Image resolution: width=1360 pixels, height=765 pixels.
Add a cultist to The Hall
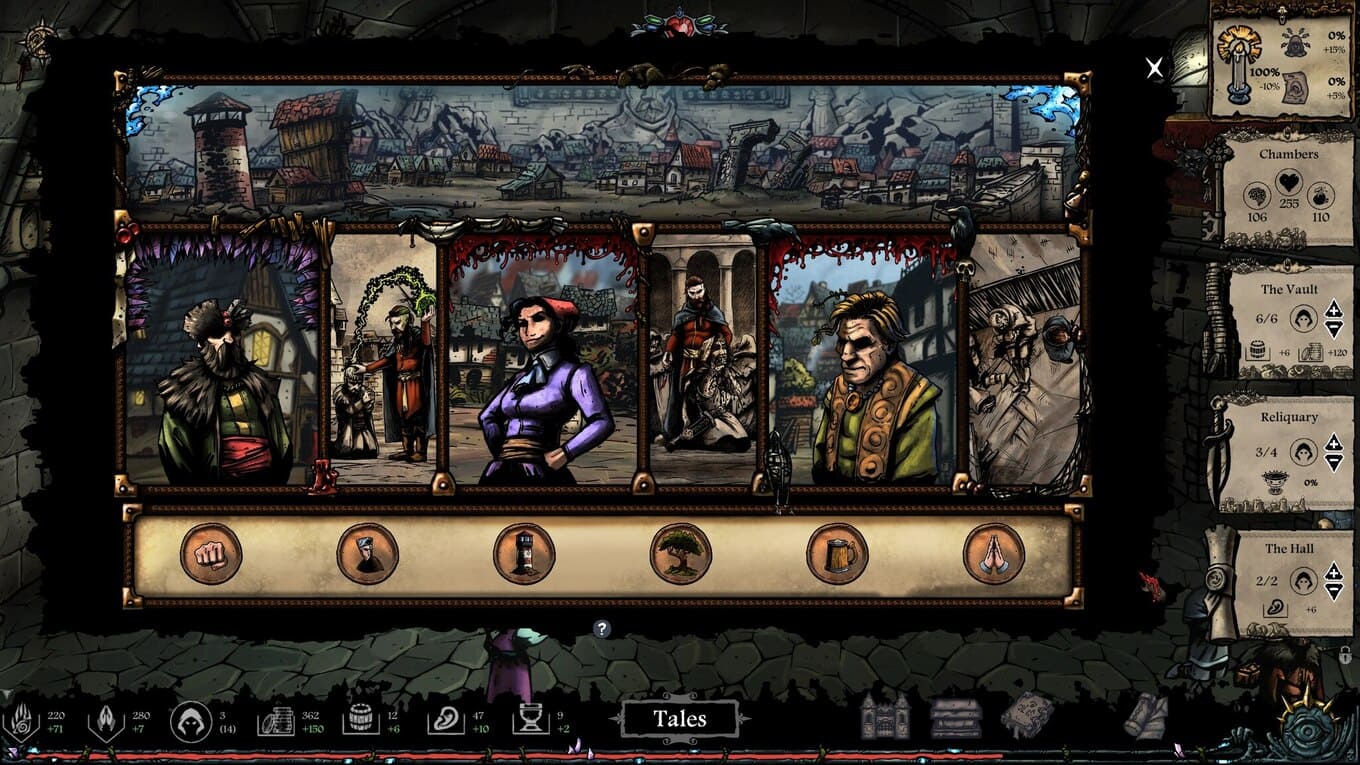point(1333,571)
